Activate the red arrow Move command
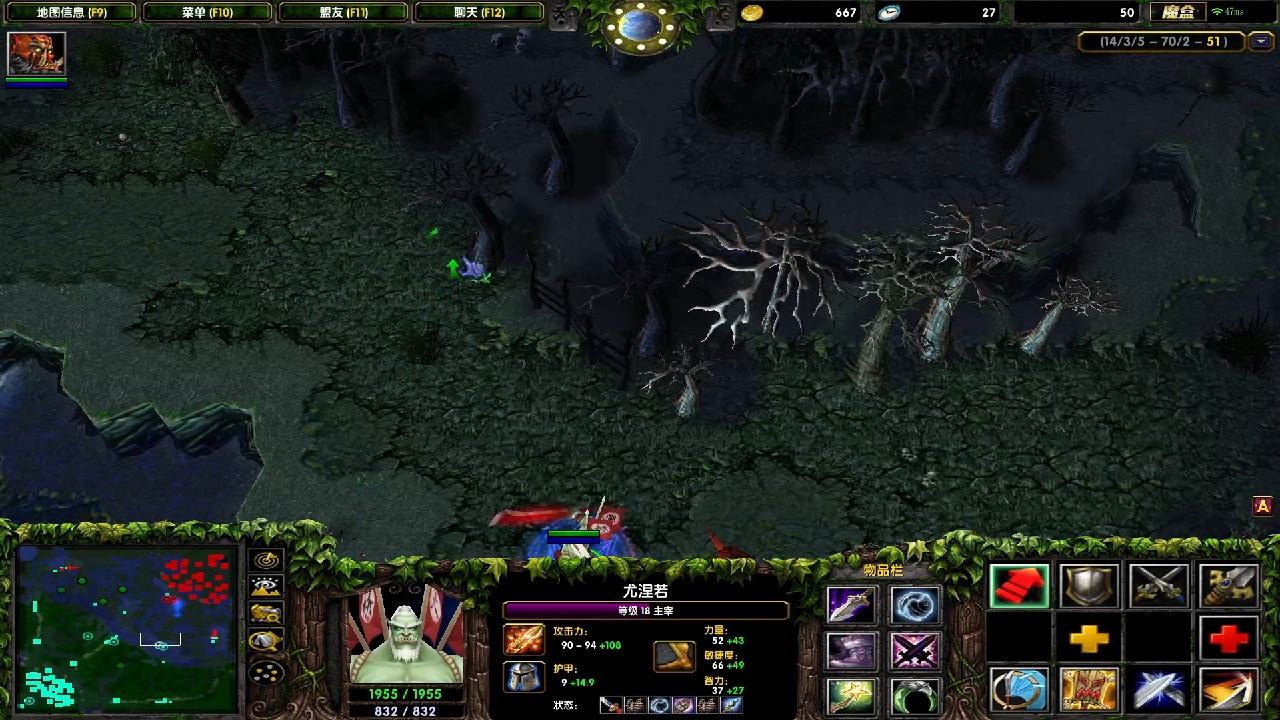This screenshot has height=720, width=1280. point(1020,587)
